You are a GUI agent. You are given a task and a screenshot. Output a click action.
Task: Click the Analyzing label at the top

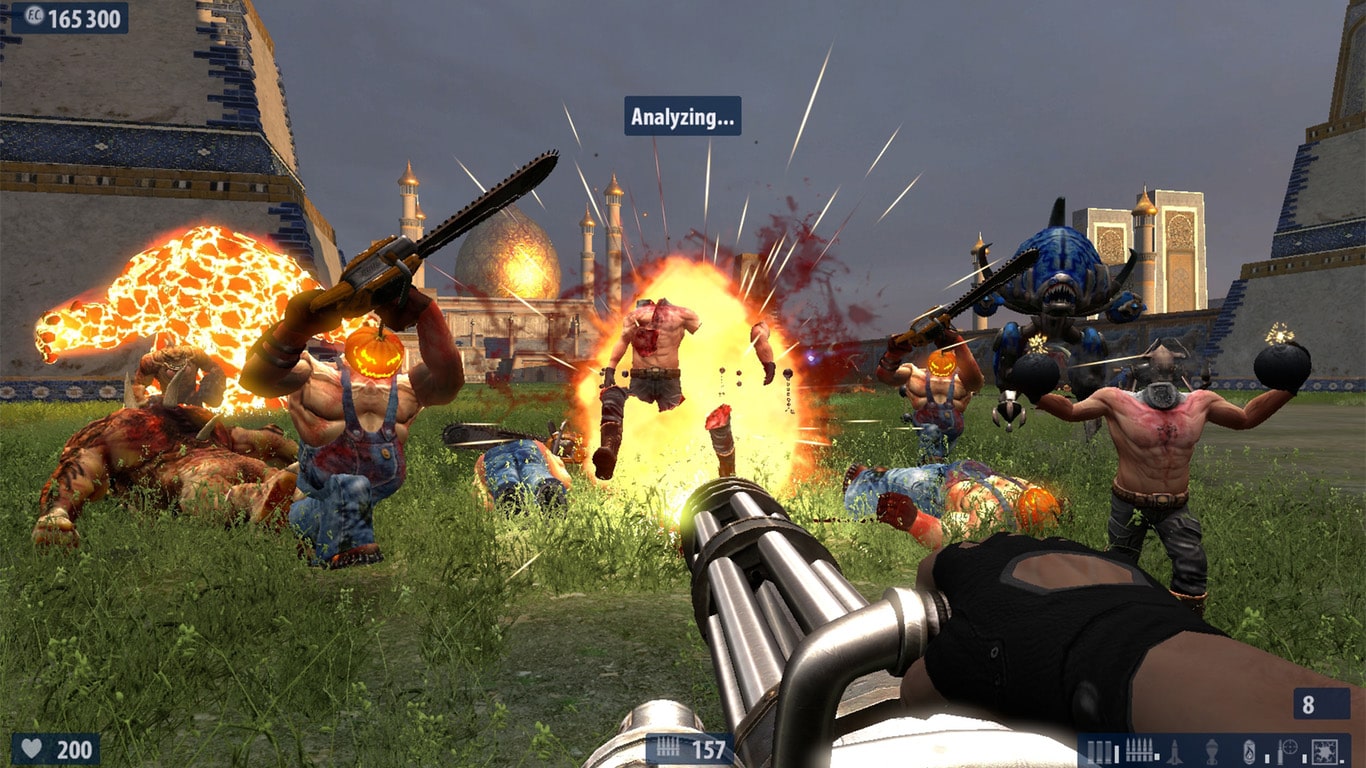pyautogui.click(x=681, y=117)
